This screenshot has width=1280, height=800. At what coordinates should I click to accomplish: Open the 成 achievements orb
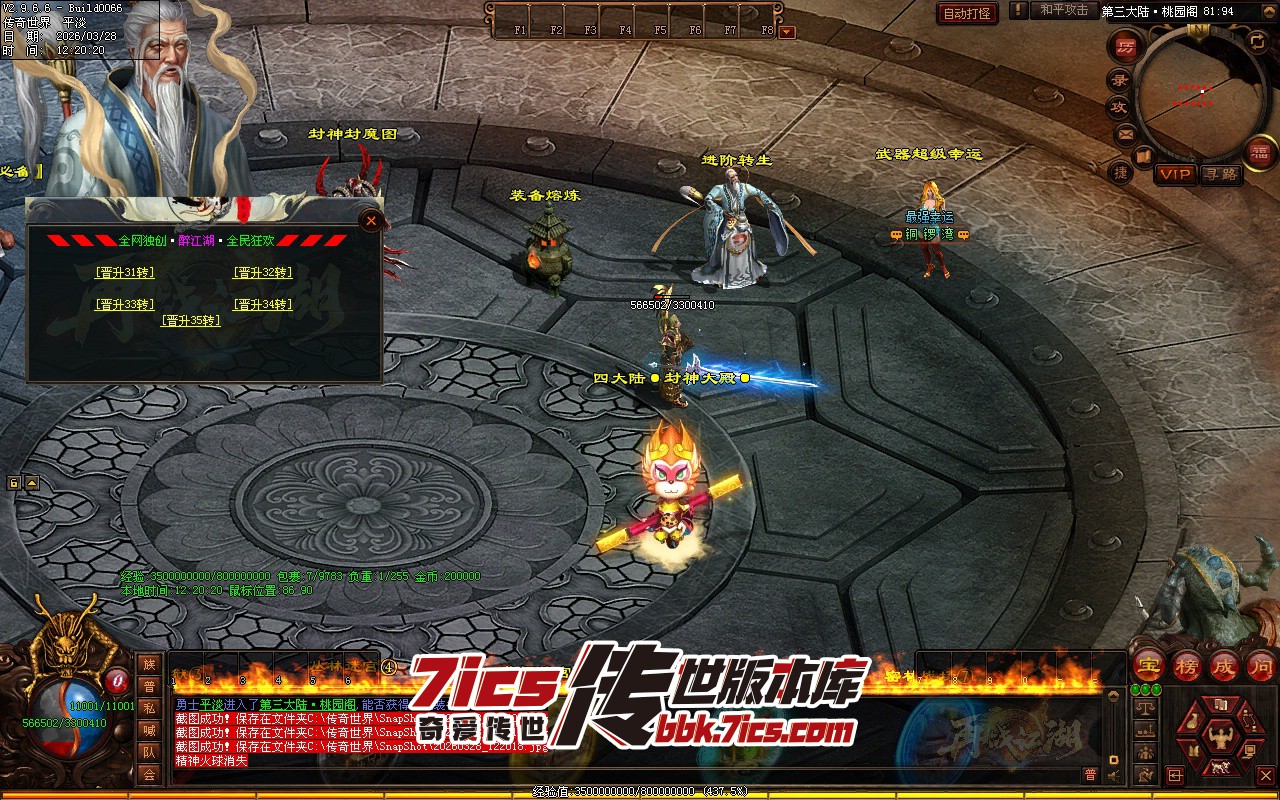point(1224,665)
